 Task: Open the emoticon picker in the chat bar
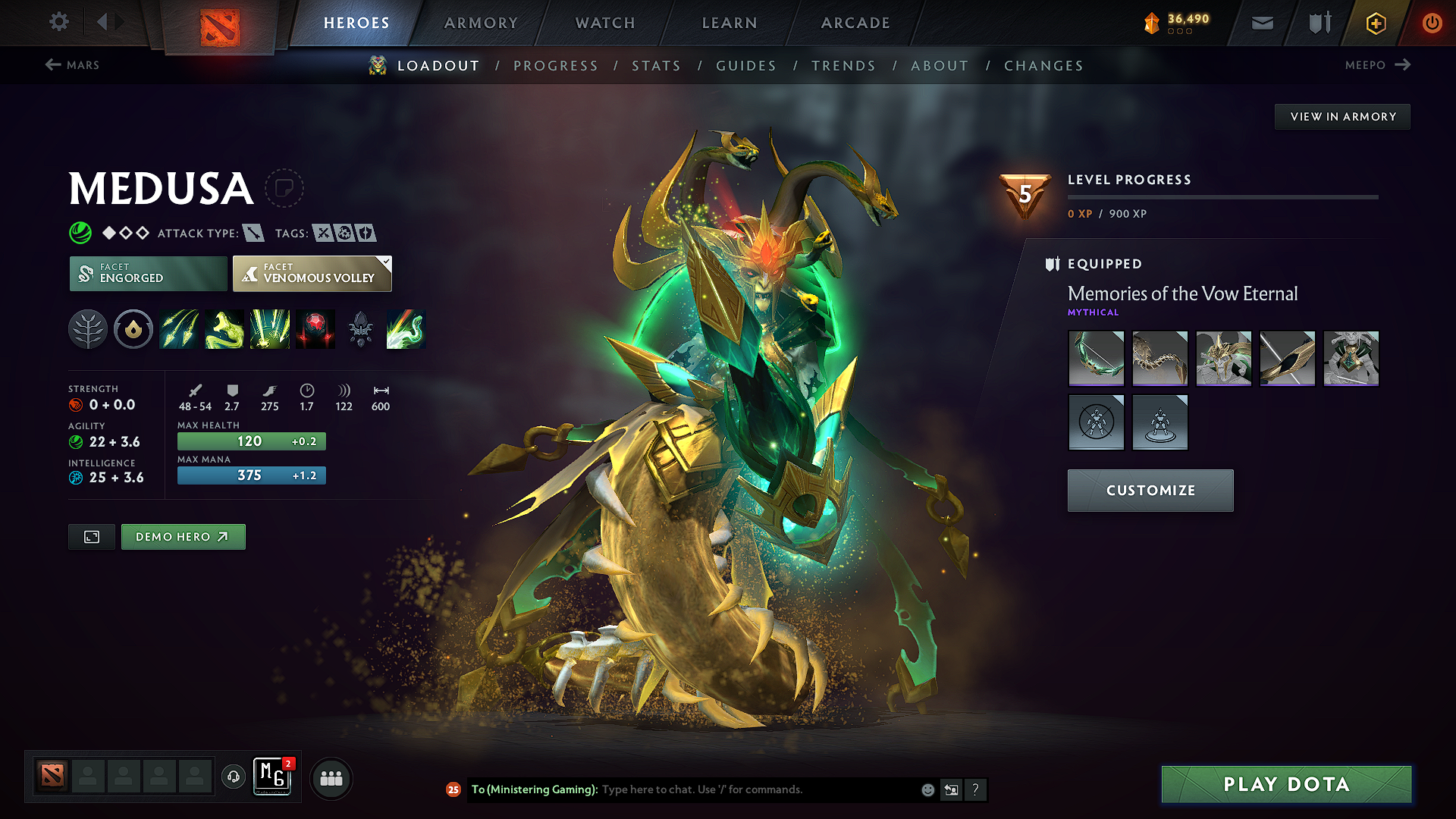coord(927,789)
